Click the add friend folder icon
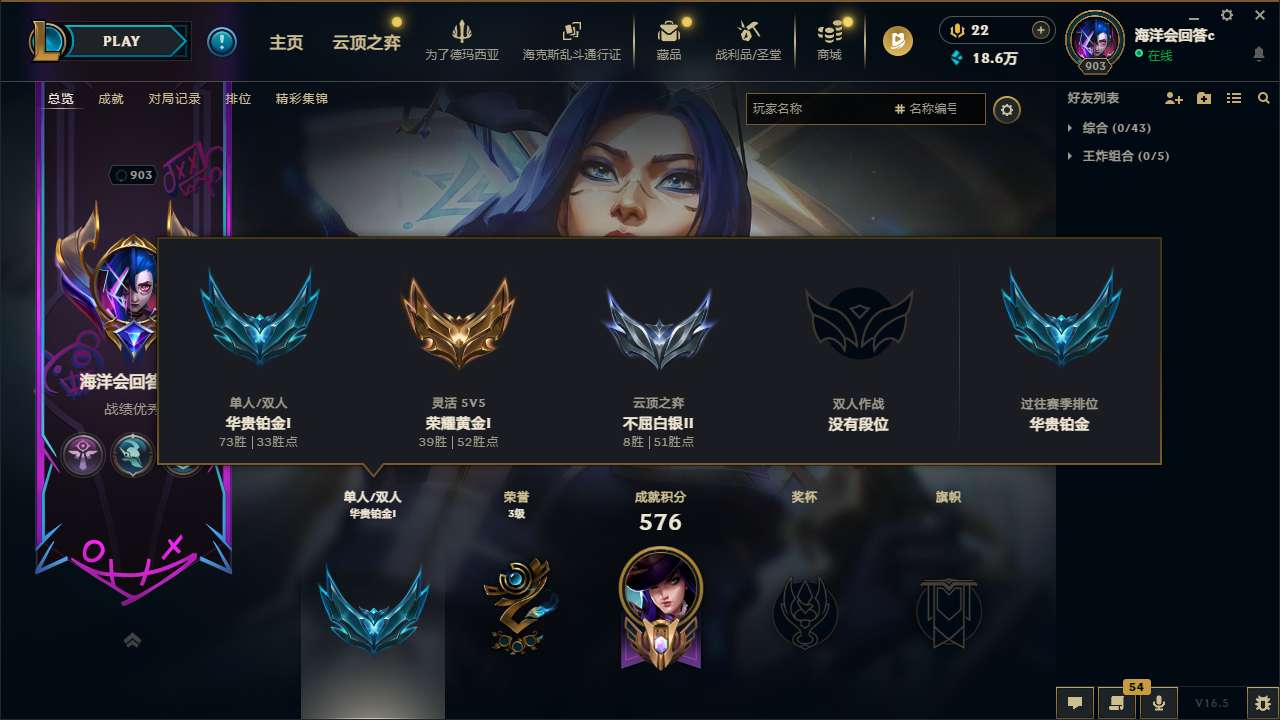The width and height of the screenshot is (1280, 720). click(1201, 97)
